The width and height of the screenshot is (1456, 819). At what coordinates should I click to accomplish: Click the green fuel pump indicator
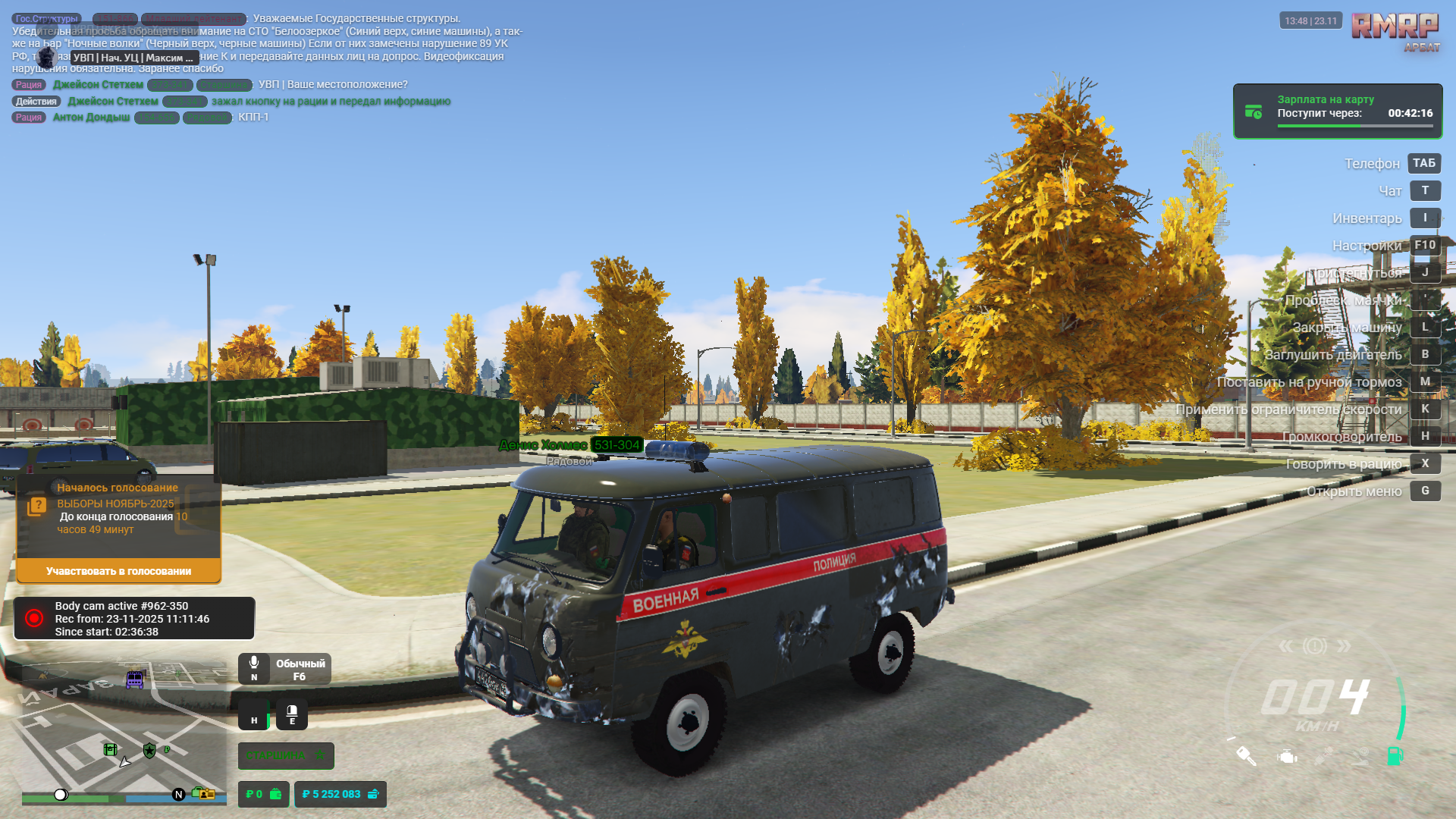pos(1395,756)
